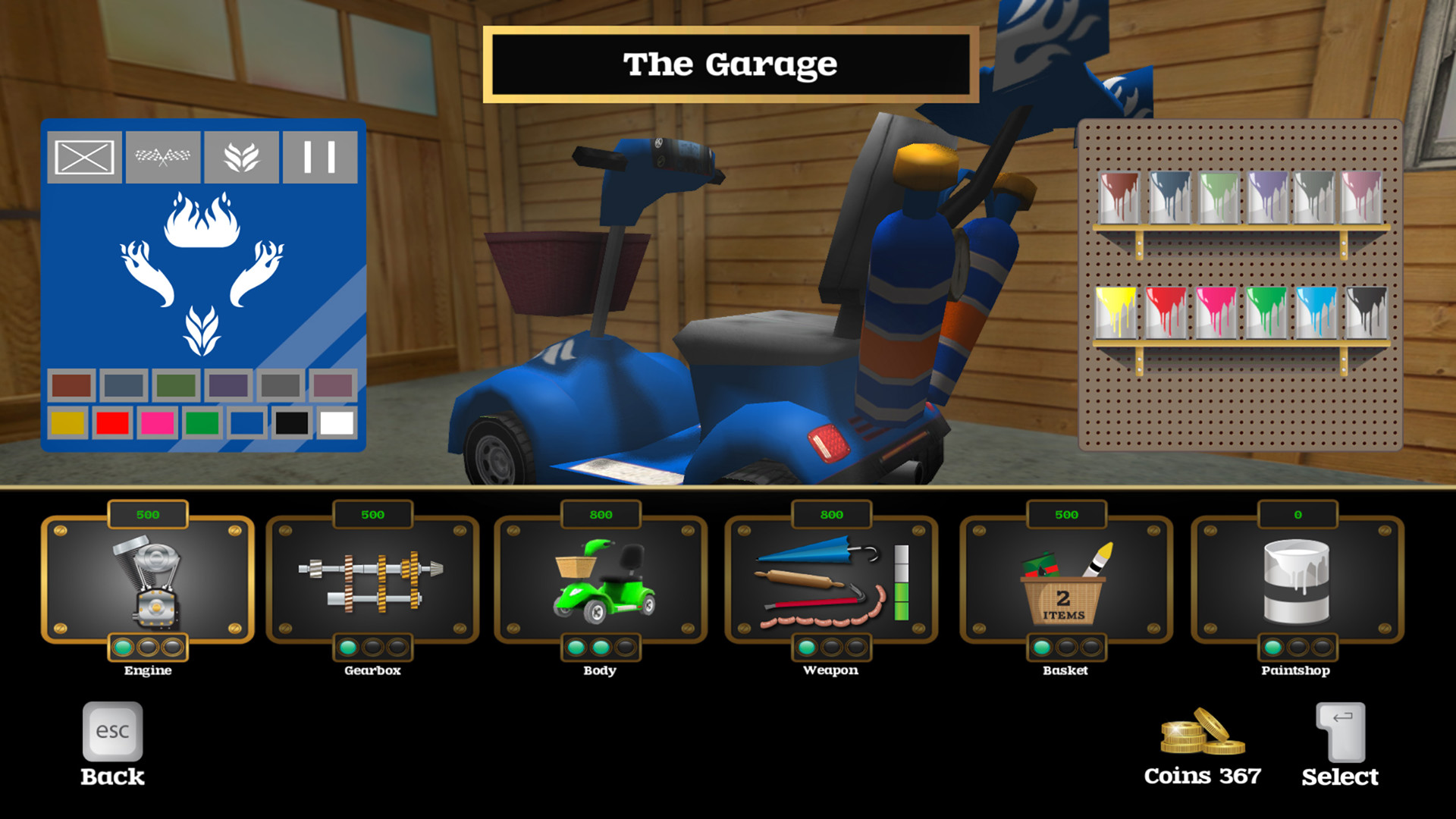Toggle the lit indicator under Engine
Screen dimensions: 1456x819
(x=122, y=648)
